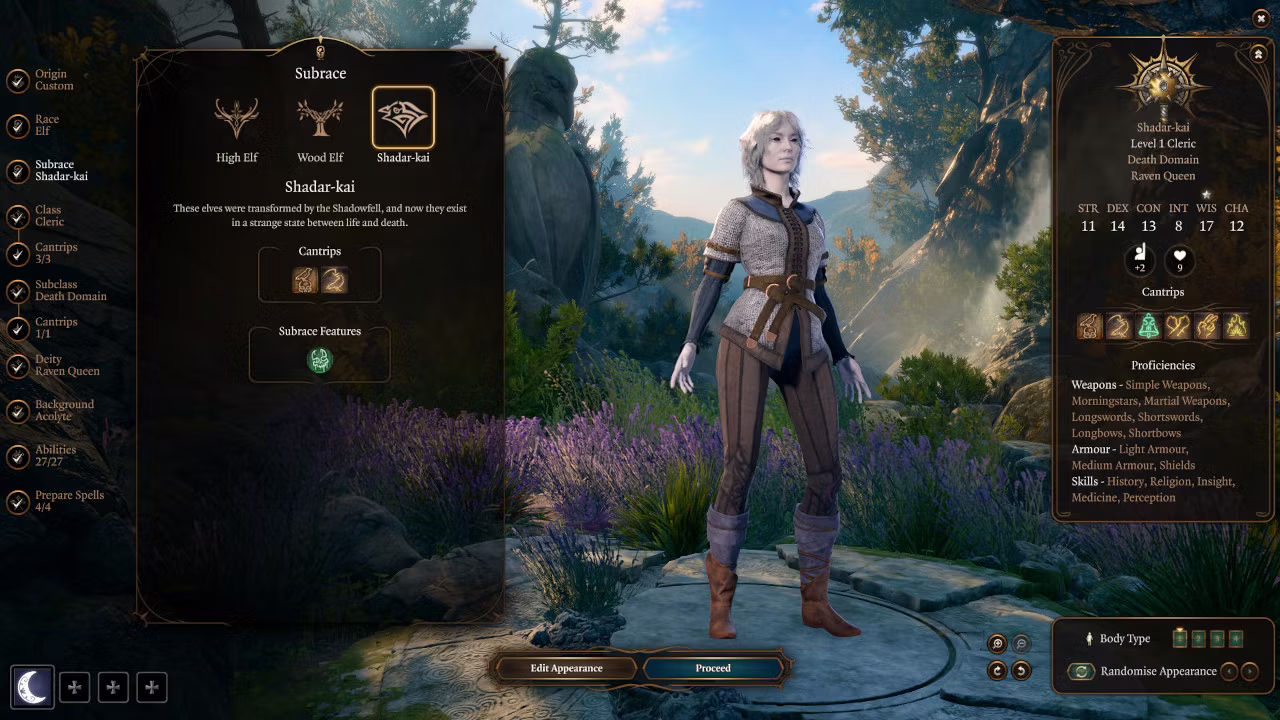Image resolution: width=1280 pixels, height=720 pixels.
Task: Randomise the character's appearance
Action: pos(1081,672)
